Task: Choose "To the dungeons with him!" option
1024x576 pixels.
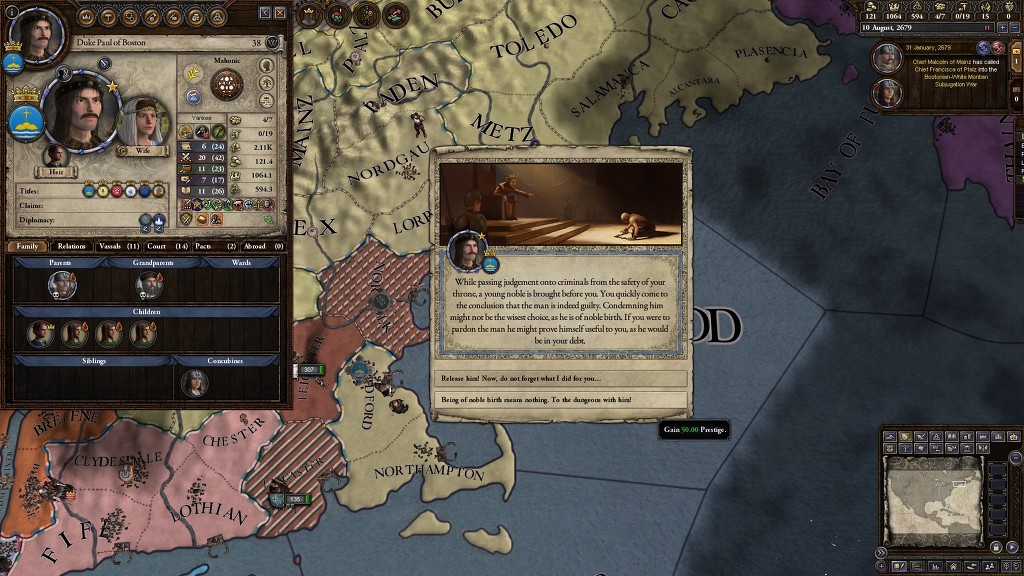Action: pyautogui.click(x=561, y=399)
